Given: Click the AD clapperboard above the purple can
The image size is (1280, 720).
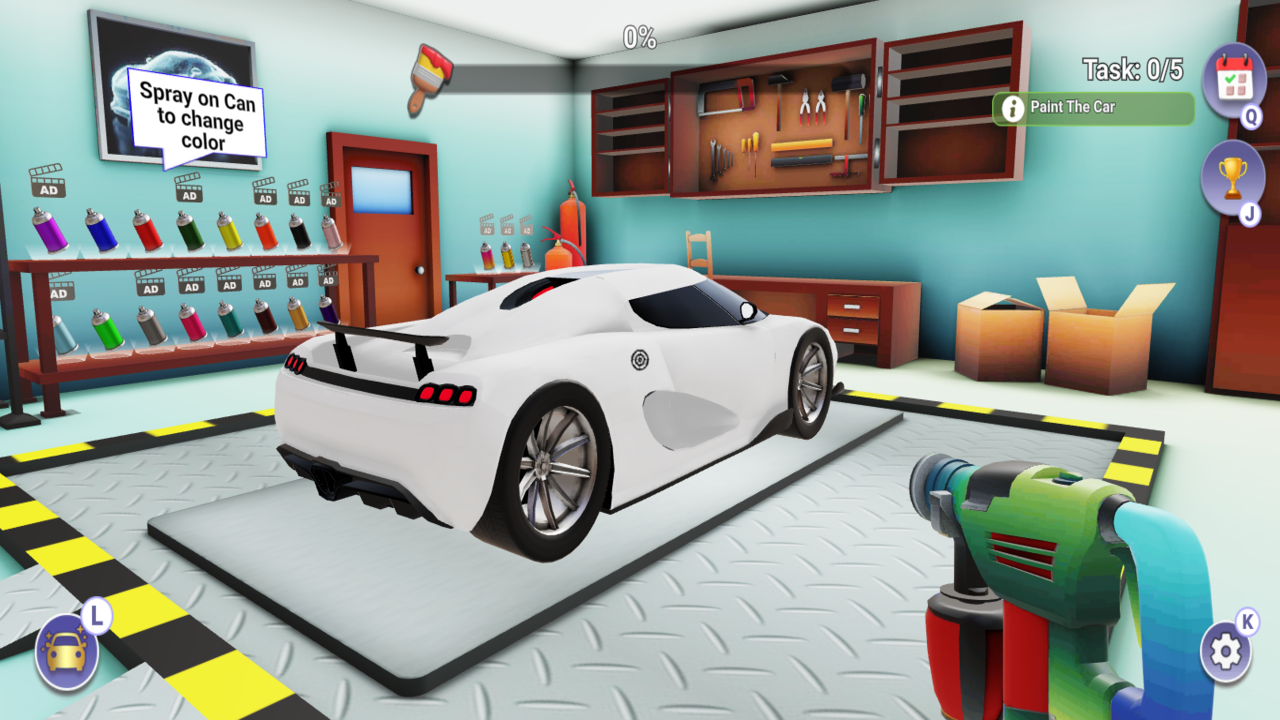Looking at the screenshot, I should (x=49, y=189).
